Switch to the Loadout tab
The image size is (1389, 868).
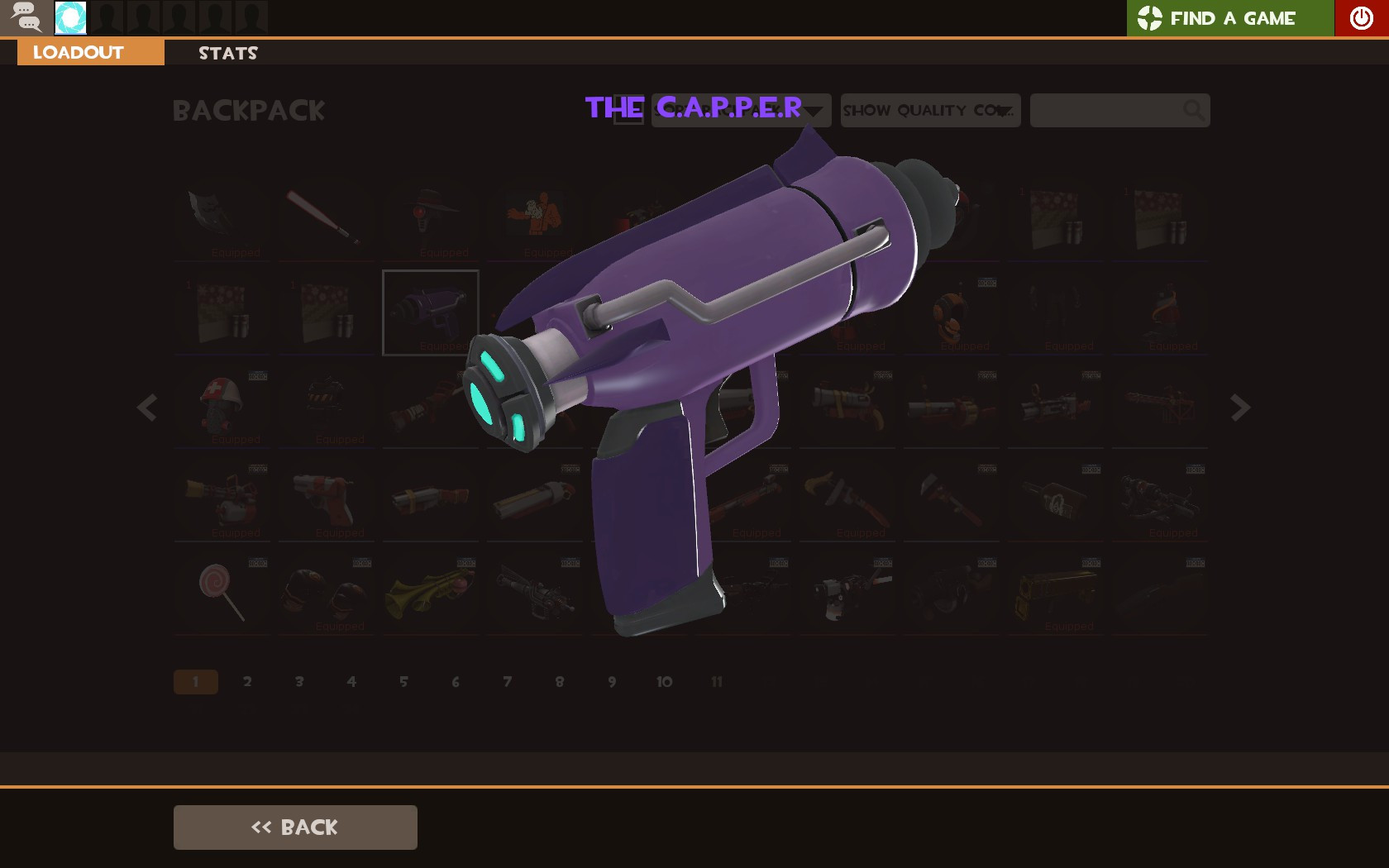[78, 52]
